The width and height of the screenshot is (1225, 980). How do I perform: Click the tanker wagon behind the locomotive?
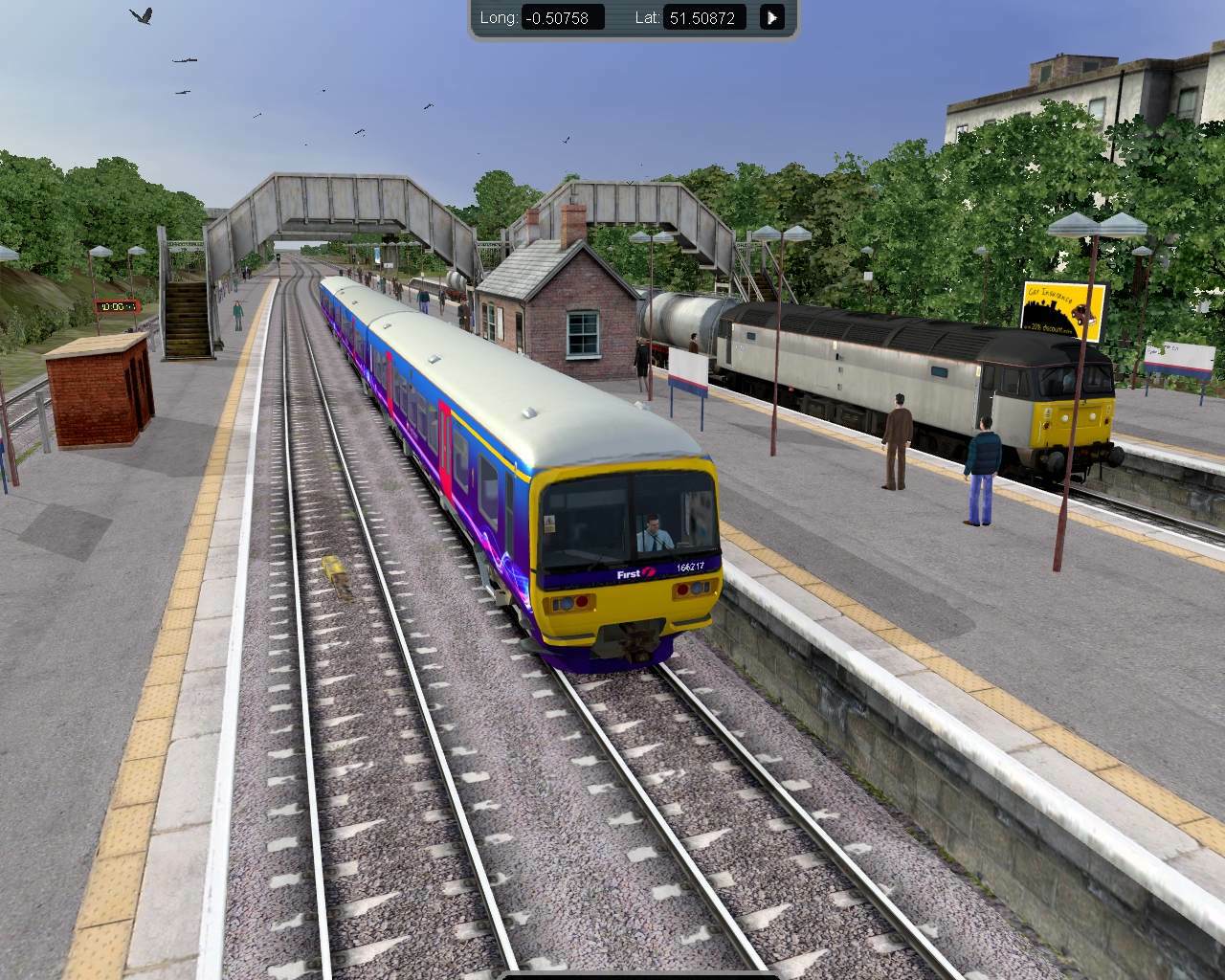679,325
